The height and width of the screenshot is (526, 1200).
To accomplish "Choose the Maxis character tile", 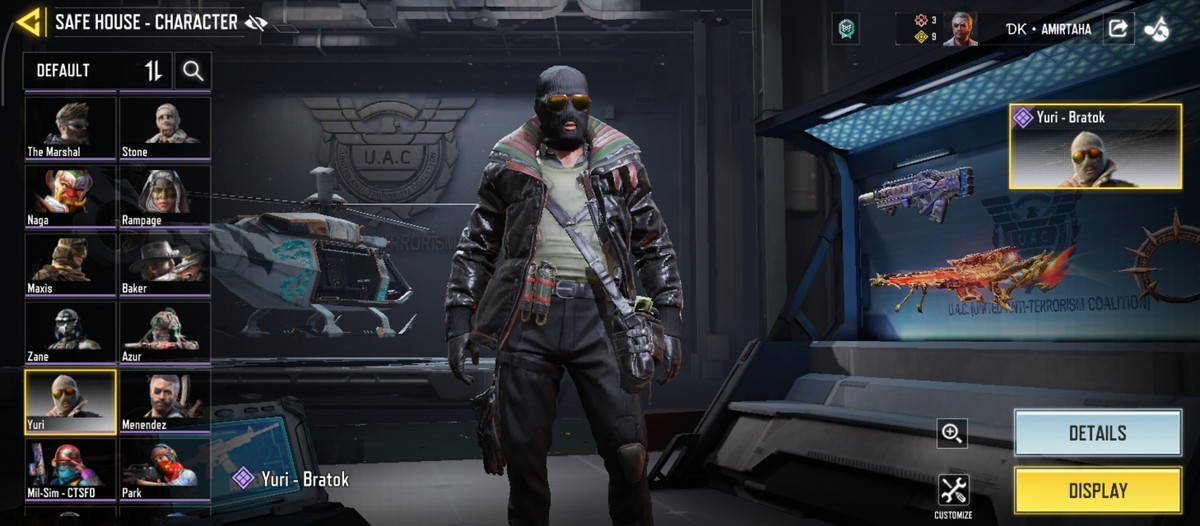I will click(x=70, y=263).
